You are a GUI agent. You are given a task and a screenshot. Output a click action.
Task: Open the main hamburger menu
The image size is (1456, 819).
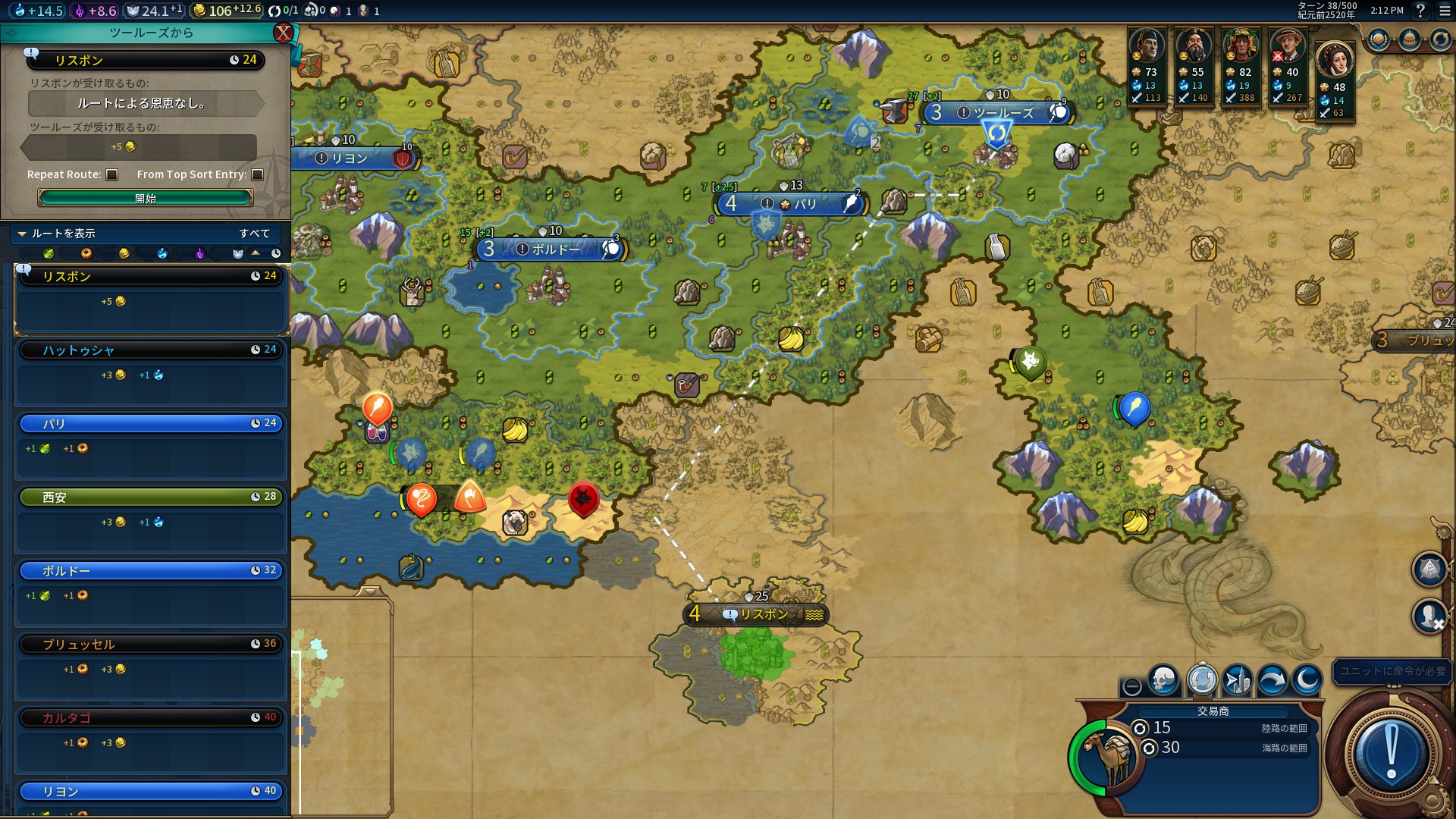[x=1445, y=11]
